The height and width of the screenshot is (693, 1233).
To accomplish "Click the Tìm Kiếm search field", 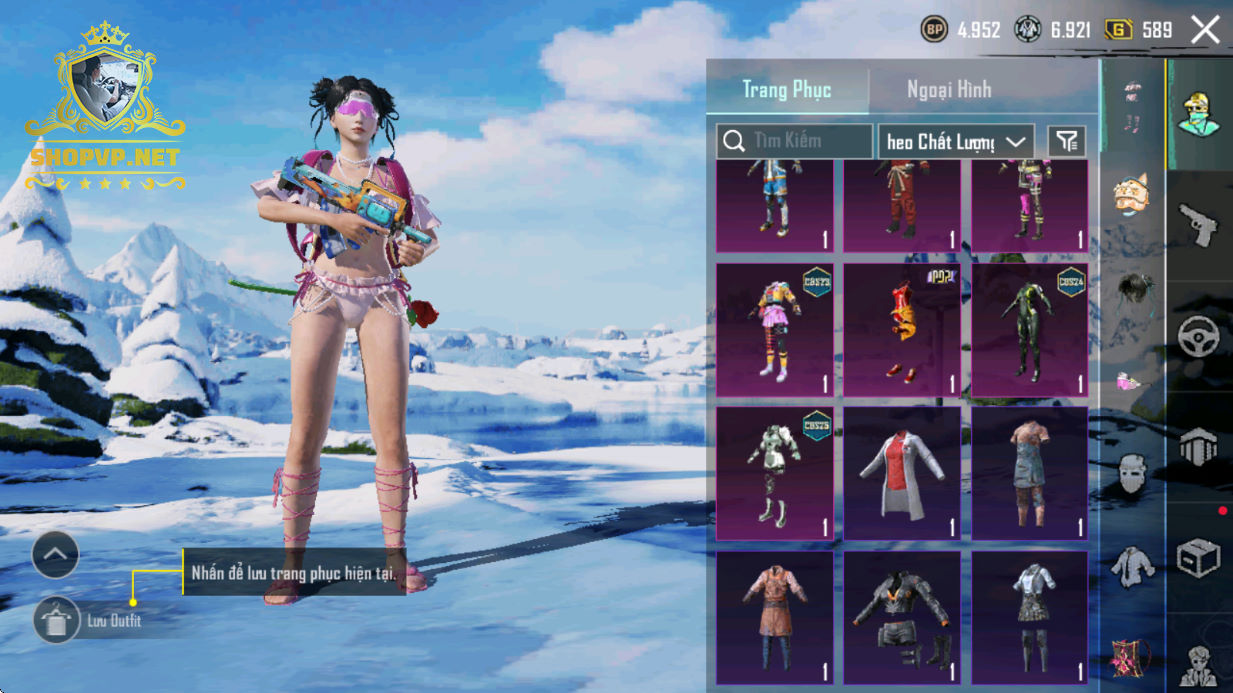I will (795, 141).
